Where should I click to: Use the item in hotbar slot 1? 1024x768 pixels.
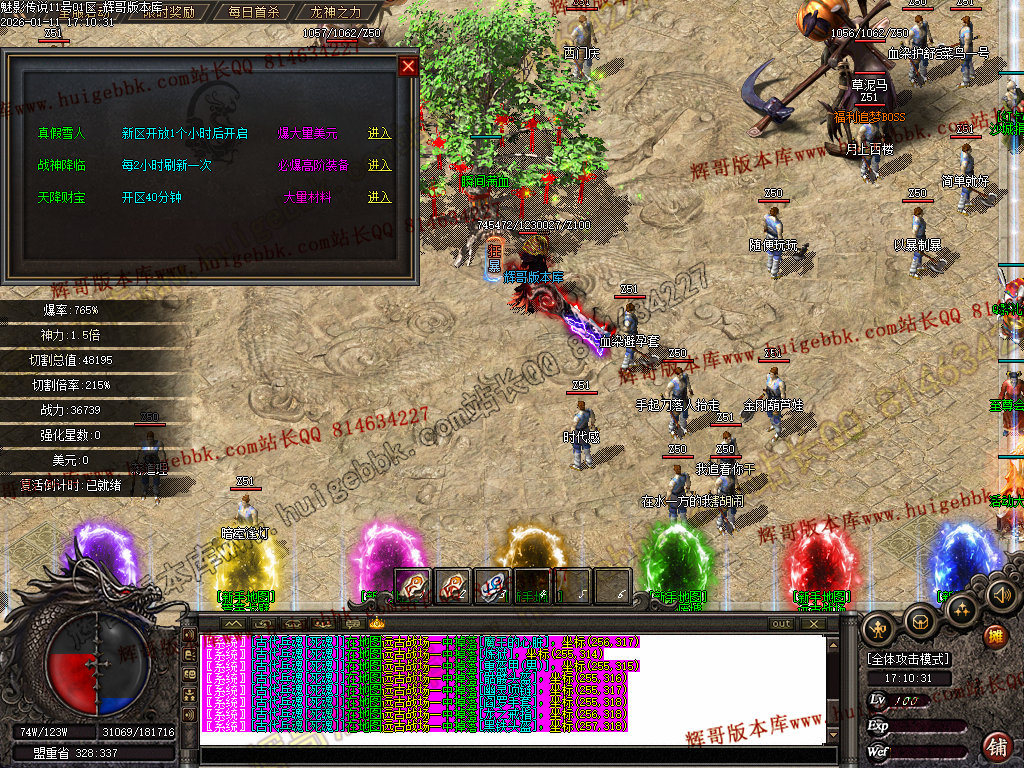(413, 585)
